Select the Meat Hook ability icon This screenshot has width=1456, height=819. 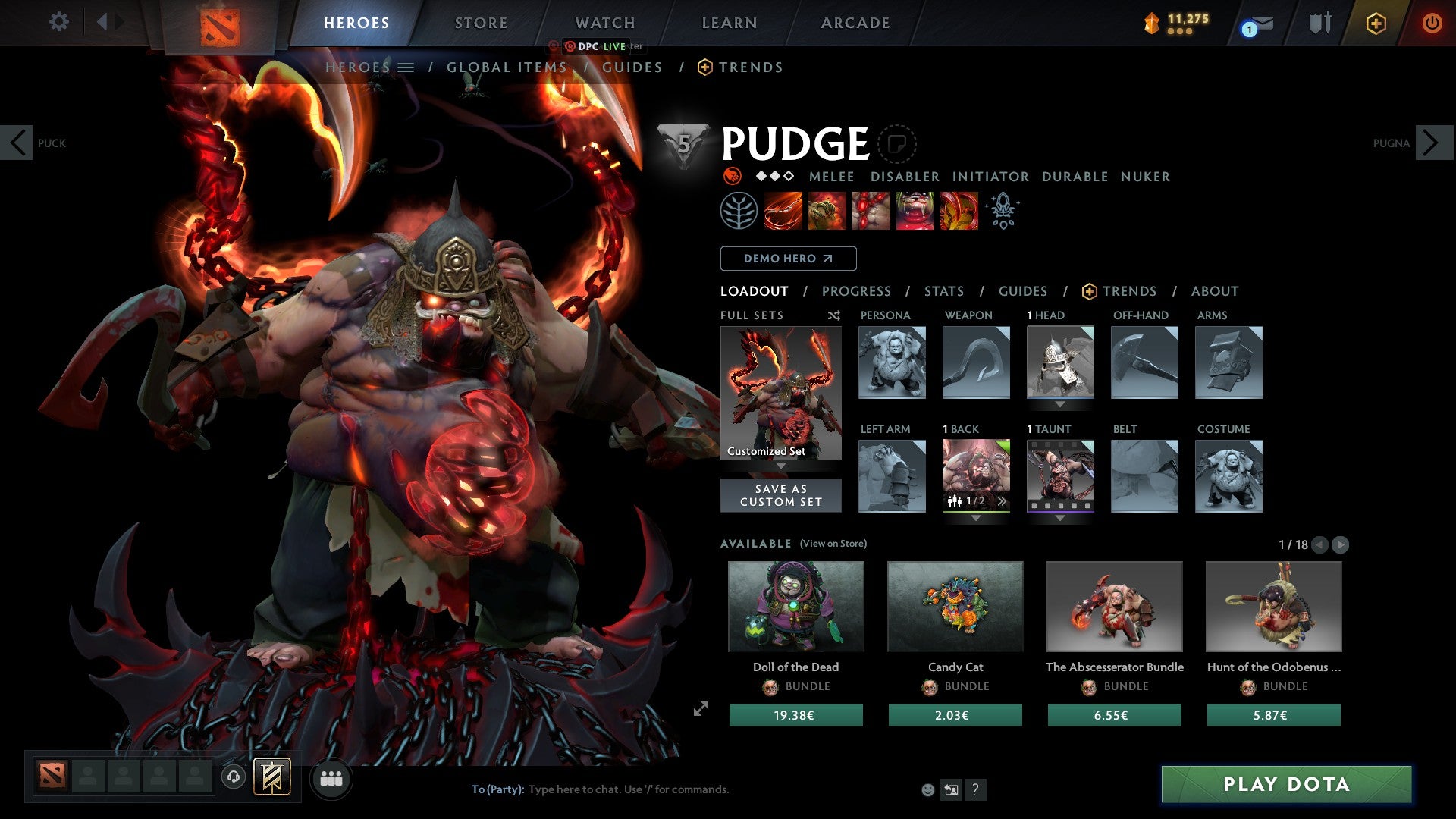tap(781, 210)
